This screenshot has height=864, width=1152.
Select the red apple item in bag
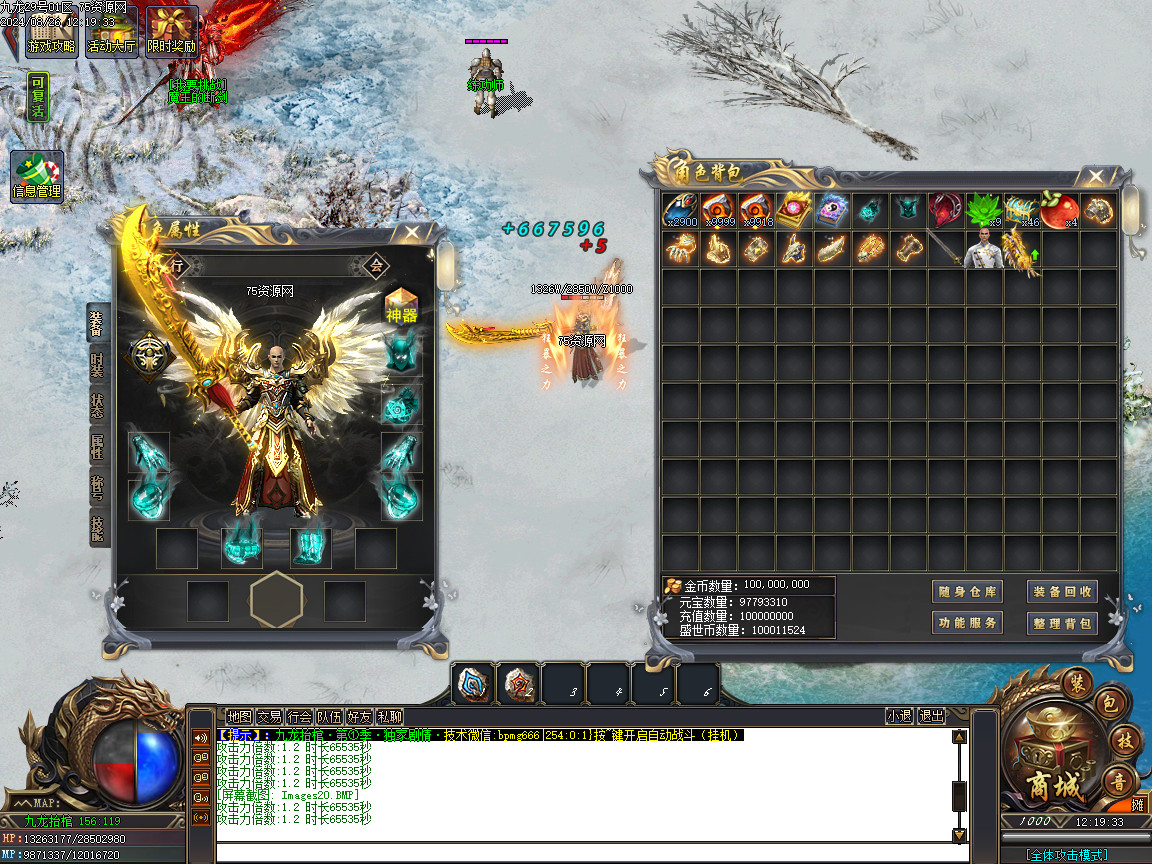pyautogui.click(x=1060, y=211)
